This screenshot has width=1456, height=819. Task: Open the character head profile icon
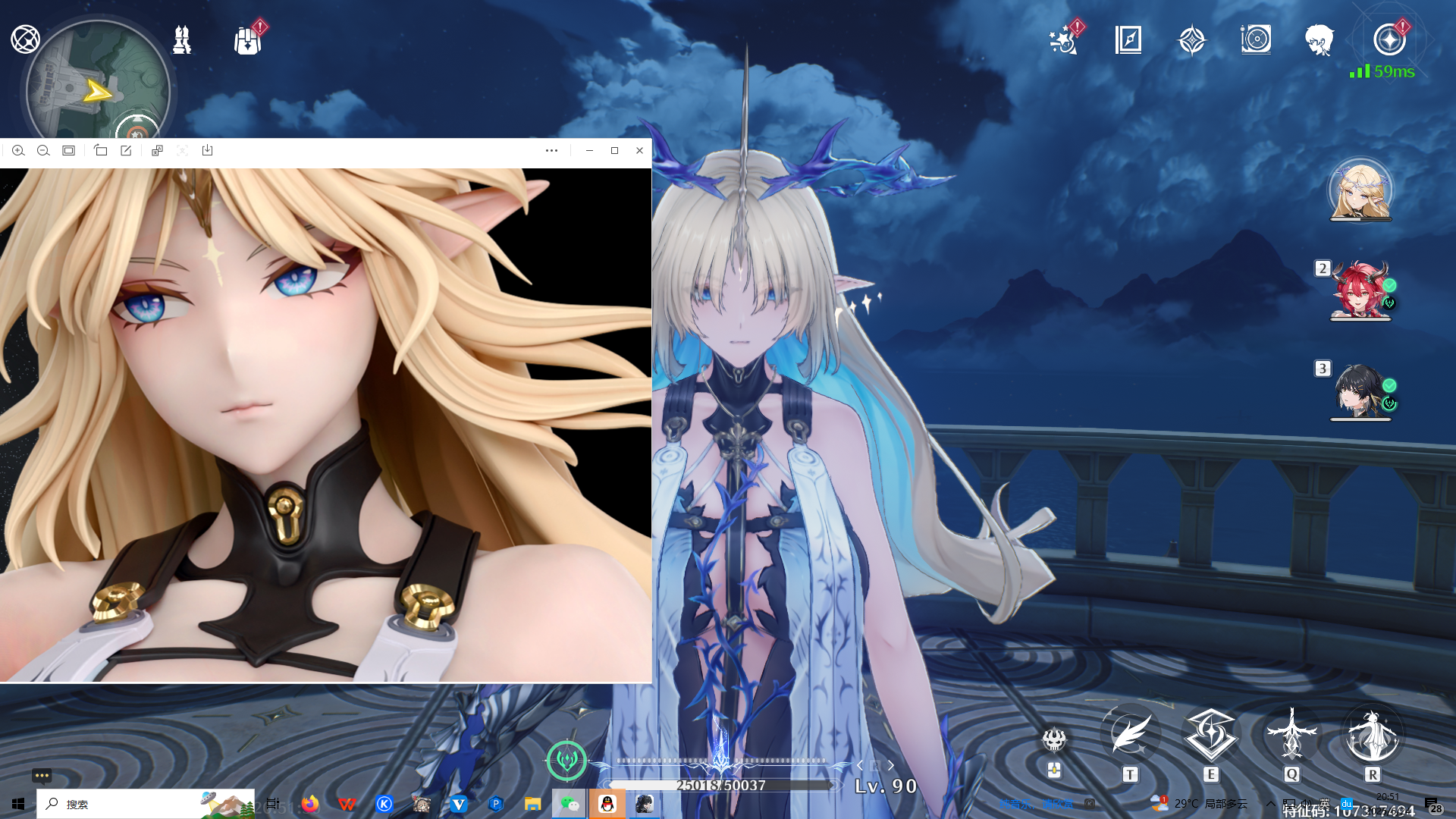[1319, 39]
